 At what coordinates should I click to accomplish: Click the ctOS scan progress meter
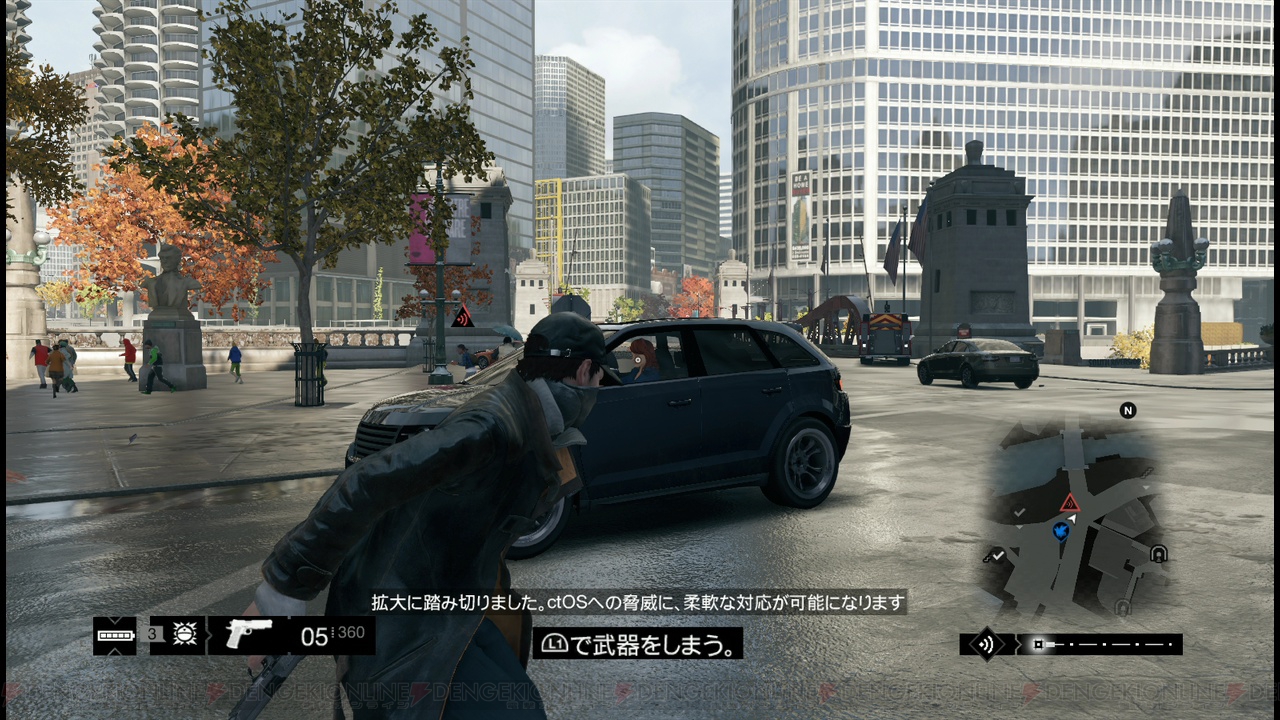(x=1100, y=642)
